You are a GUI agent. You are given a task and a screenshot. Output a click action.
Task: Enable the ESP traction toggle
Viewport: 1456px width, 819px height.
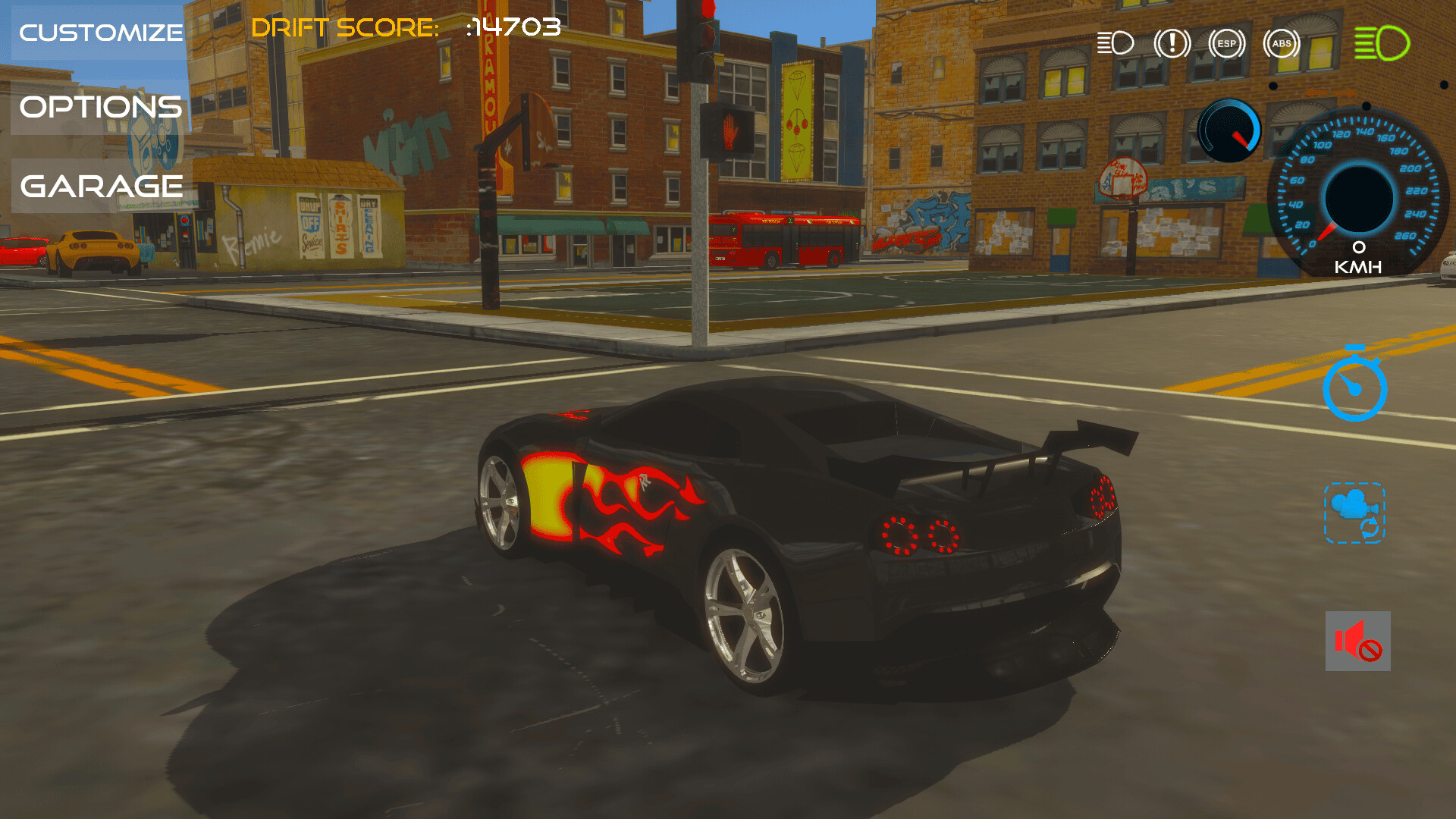[1226, 43]
